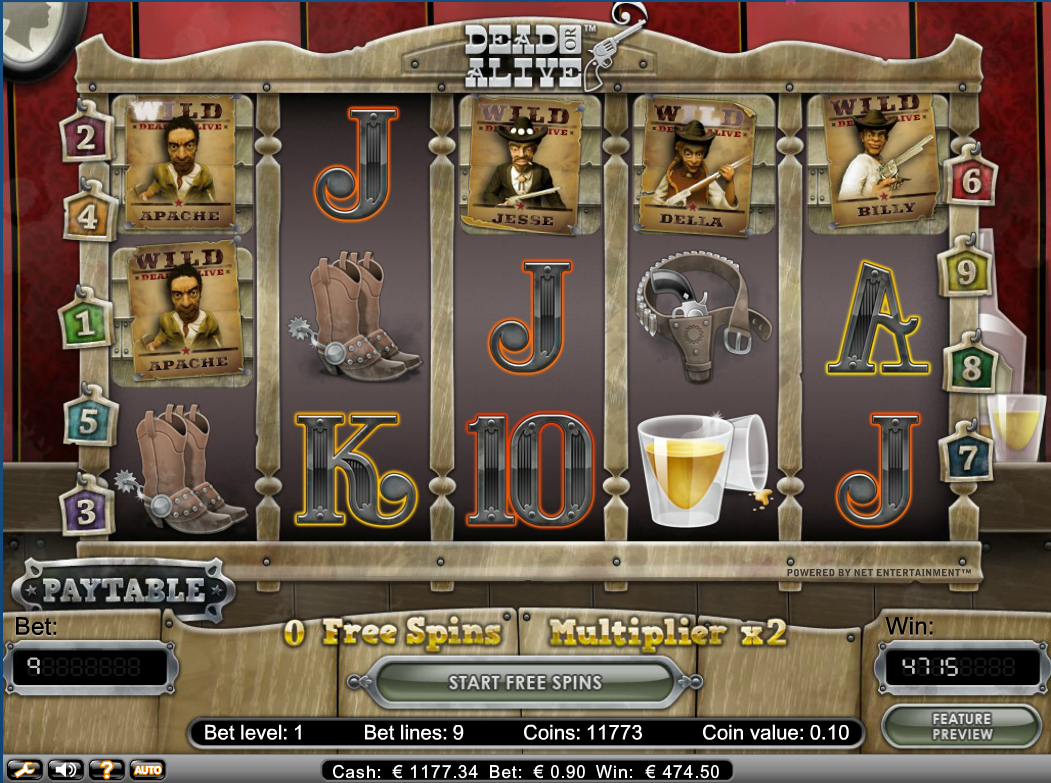Image resolution: width=1051 pixels, height=783 pixels.
Task: Pick bet line tag 5
Action: (90, 420)
